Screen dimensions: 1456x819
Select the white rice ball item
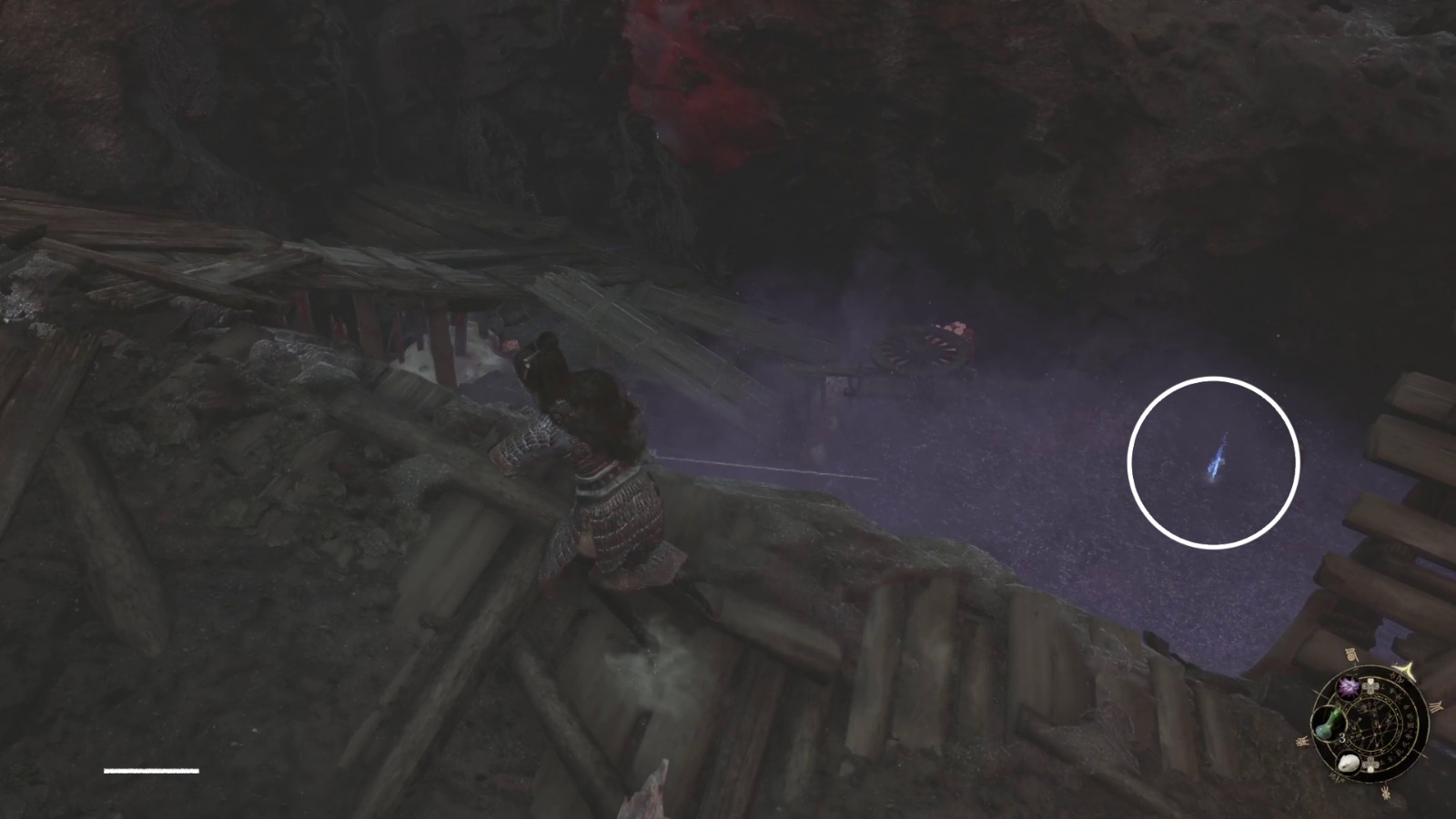click(1348, 763)
